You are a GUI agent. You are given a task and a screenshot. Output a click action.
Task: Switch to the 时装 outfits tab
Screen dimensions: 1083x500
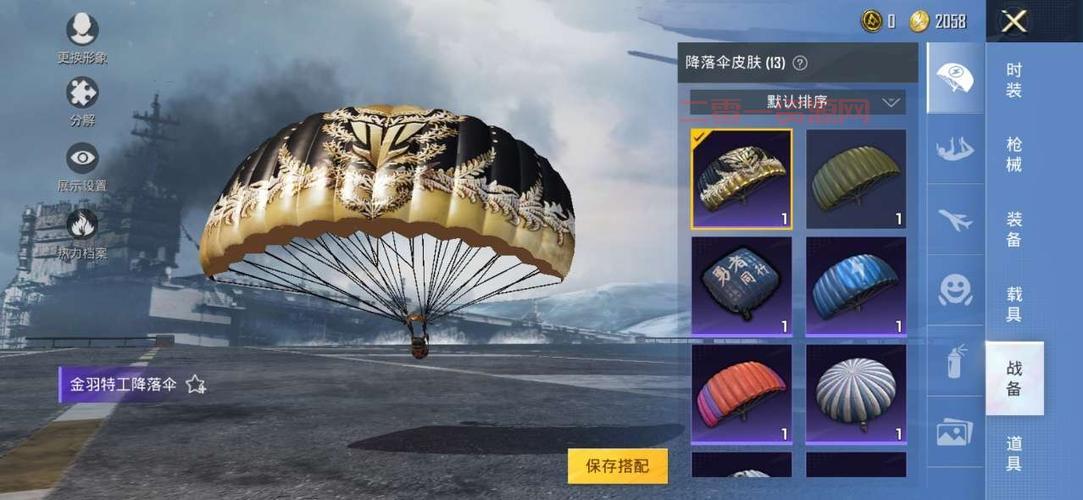[1014, 80]
